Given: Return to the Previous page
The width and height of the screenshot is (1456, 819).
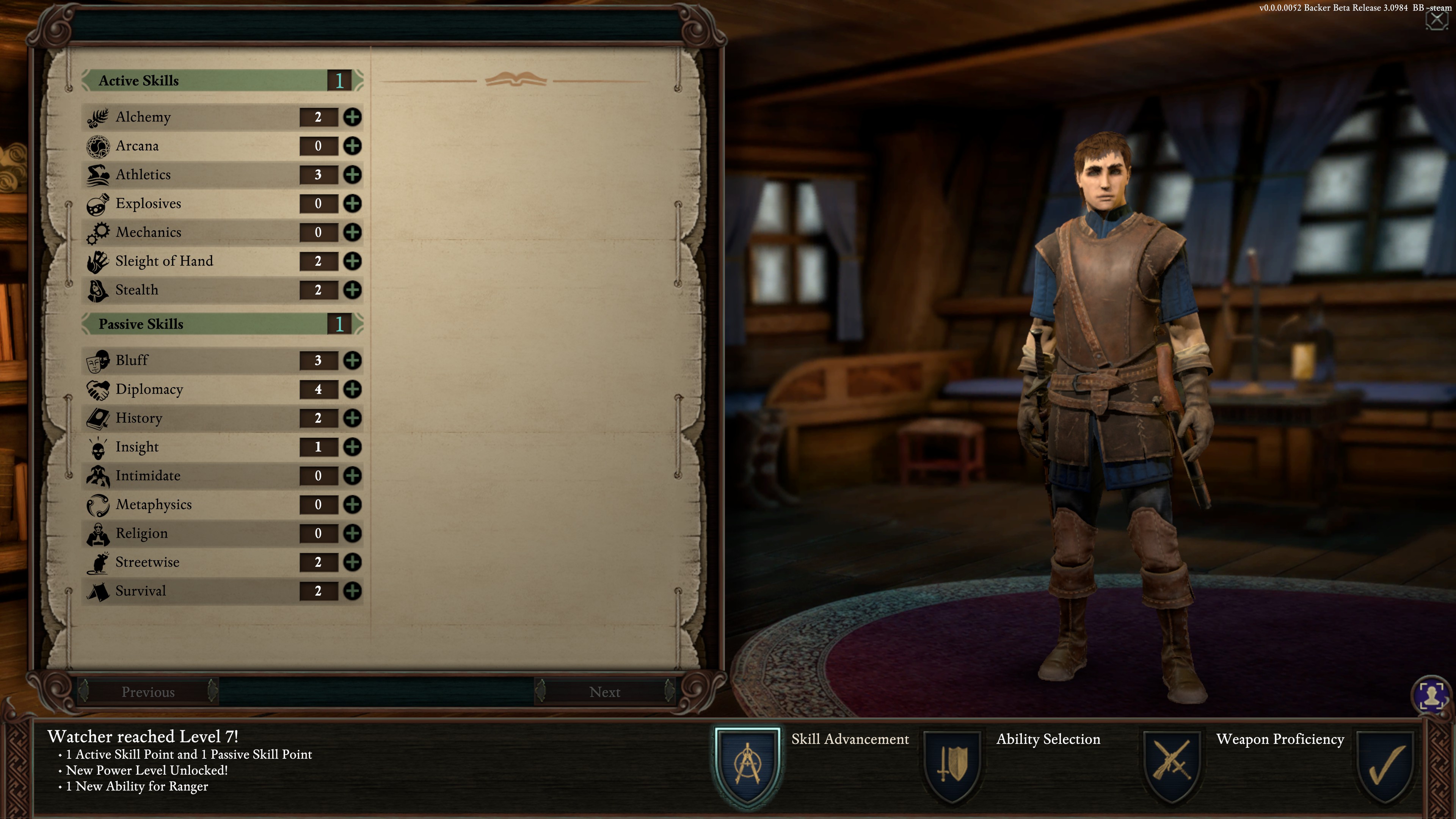Looking at the screenshot, I should (148, 691).
